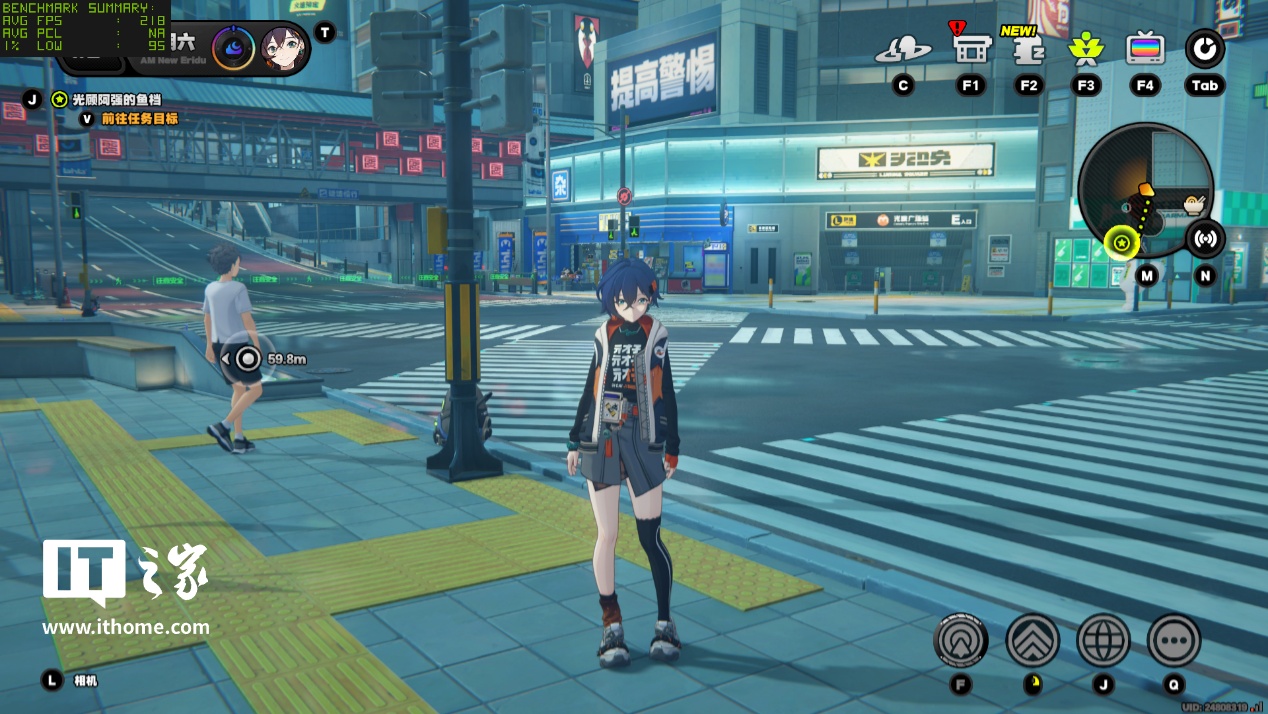
Task: Open the shop icon with red alert
Action: click(971, 48)
